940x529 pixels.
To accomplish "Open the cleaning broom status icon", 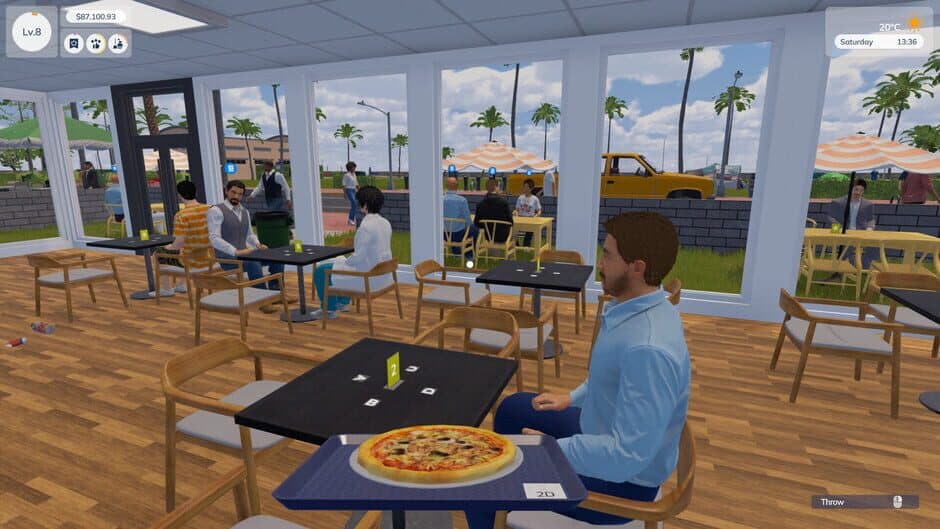I will (x=118, y=43).
